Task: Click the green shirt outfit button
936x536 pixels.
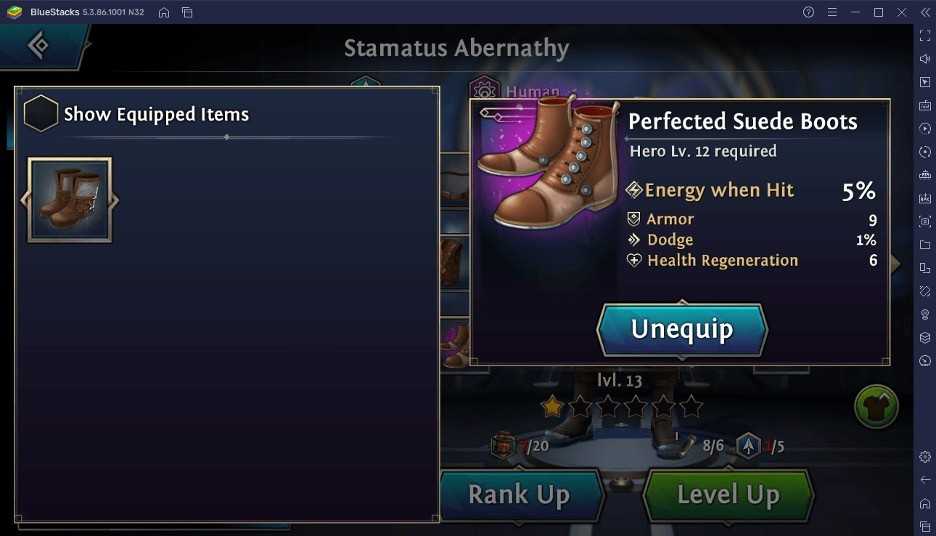Action: (876, 407)
